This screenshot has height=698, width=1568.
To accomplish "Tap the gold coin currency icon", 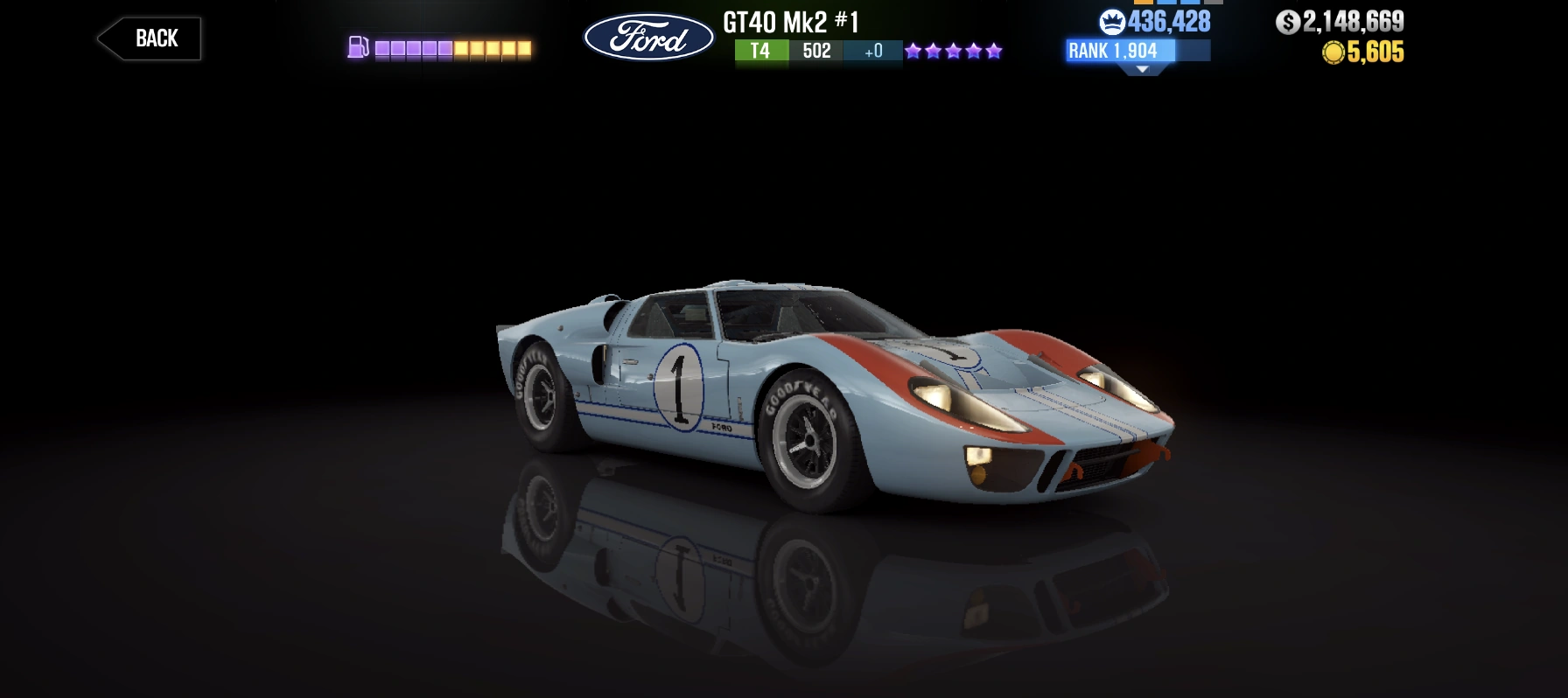I will point(1334,54).
